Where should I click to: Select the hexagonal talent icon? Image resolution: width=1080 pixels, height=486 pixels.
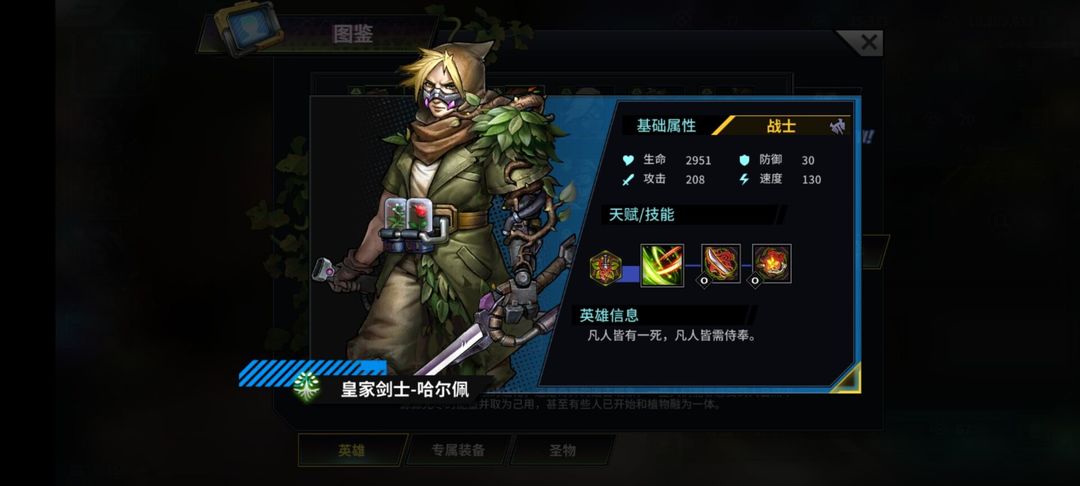click(x=605, y=265)
